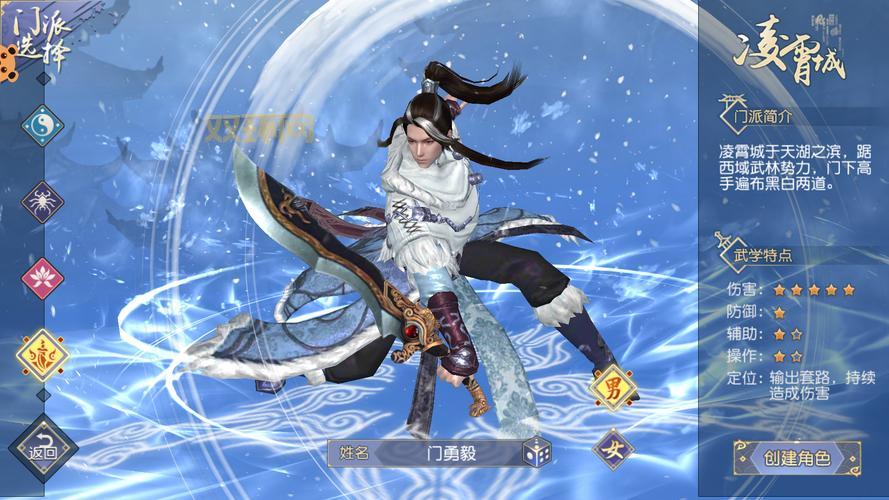
Task: Create the character with 创建角色
Action: tap(797, 458)
